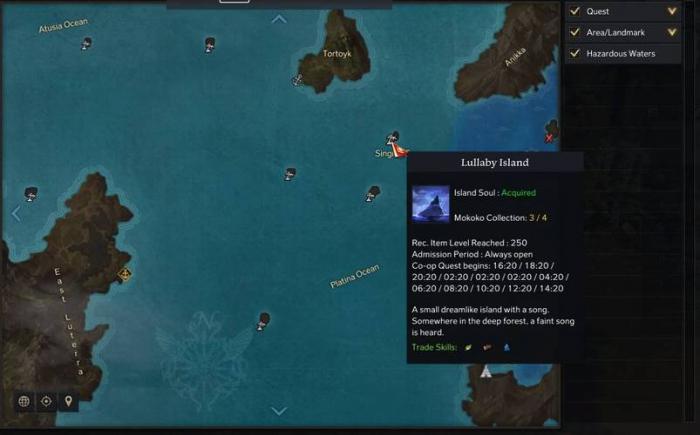Select the yellow diamond marker on East Luterra

pyautogui.click(x=124, y=272)
